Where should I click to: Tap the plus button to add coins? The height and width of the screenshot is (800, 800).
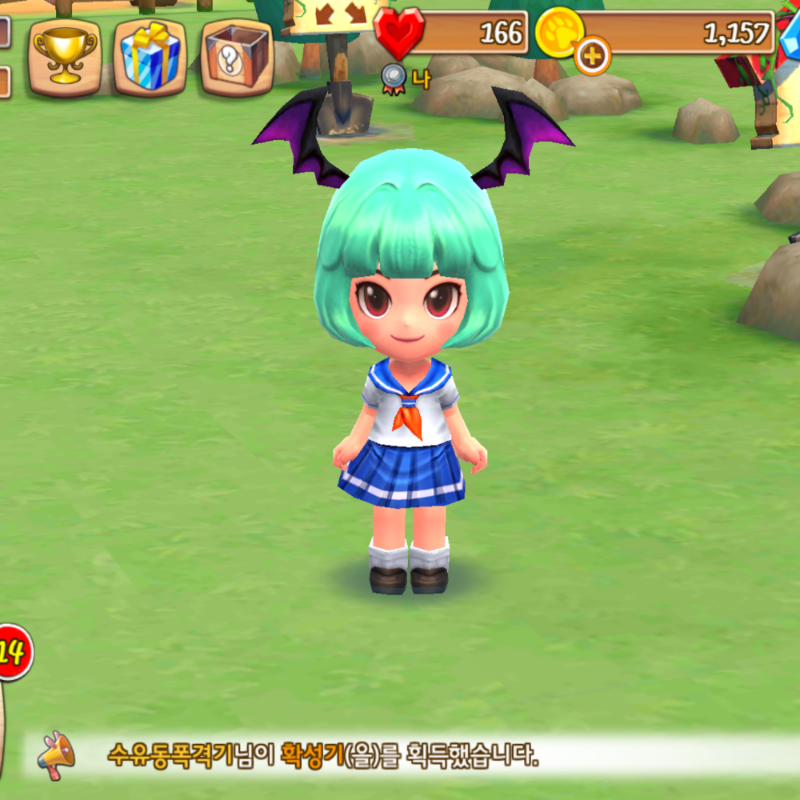592,55
